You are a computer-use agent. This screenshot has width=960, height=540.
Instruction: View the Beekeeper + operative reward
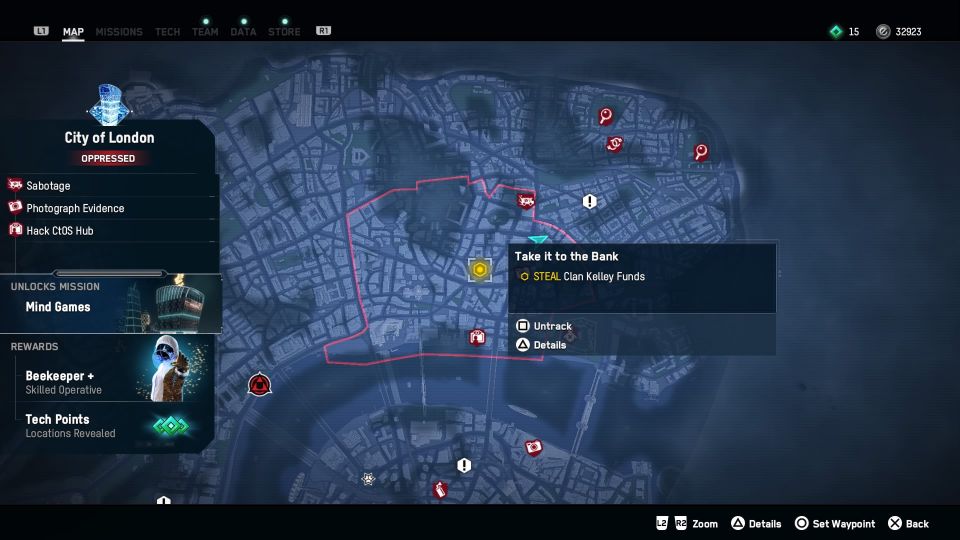tap(64, 381)
